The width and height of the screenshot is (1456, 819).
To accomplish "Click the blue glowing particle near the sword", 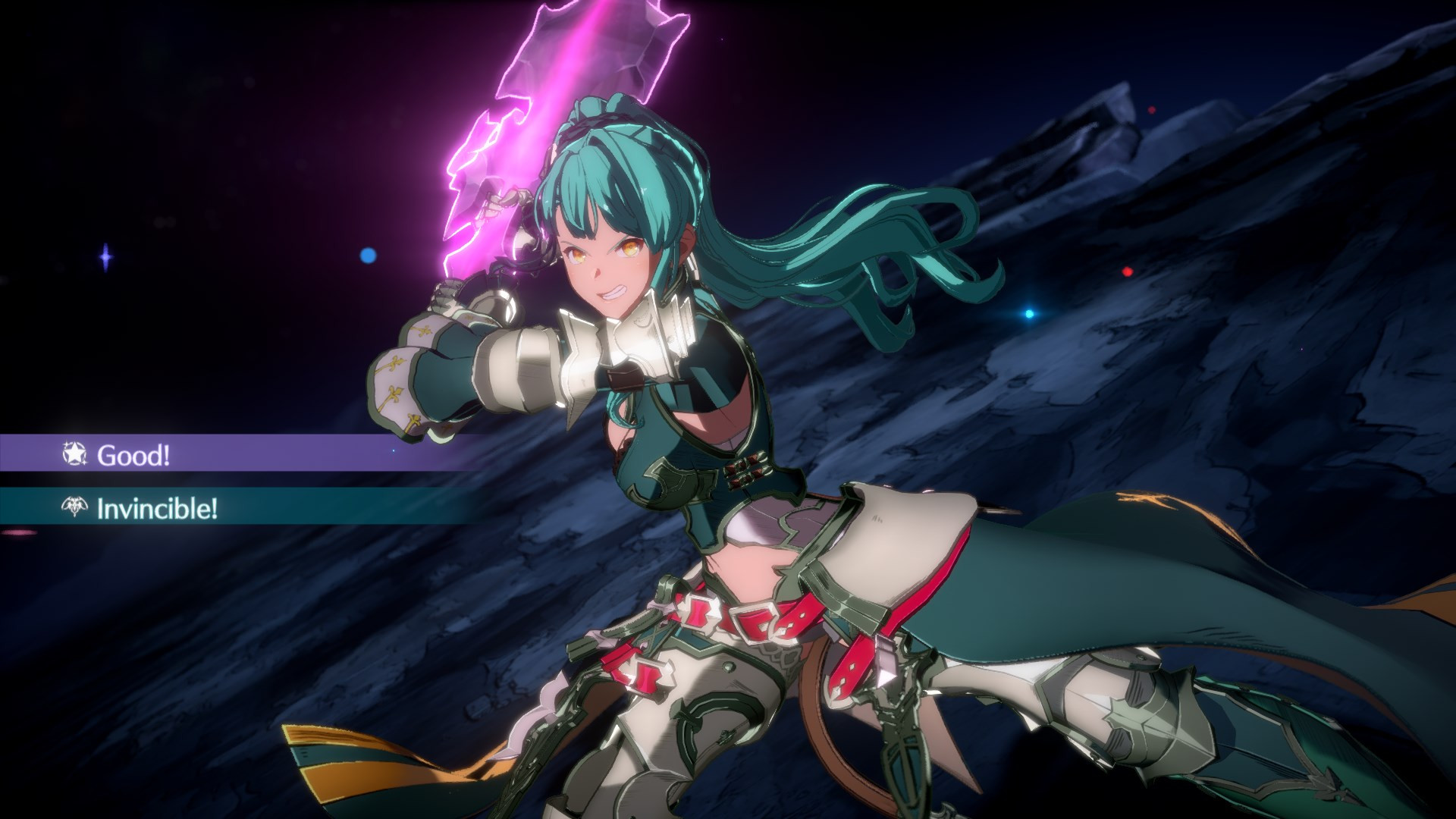I will point(369,256).
